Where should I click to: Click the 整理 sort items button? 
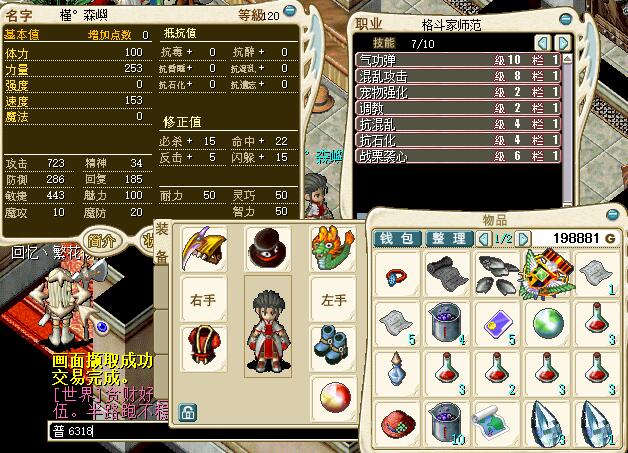[x=447, y=238]
